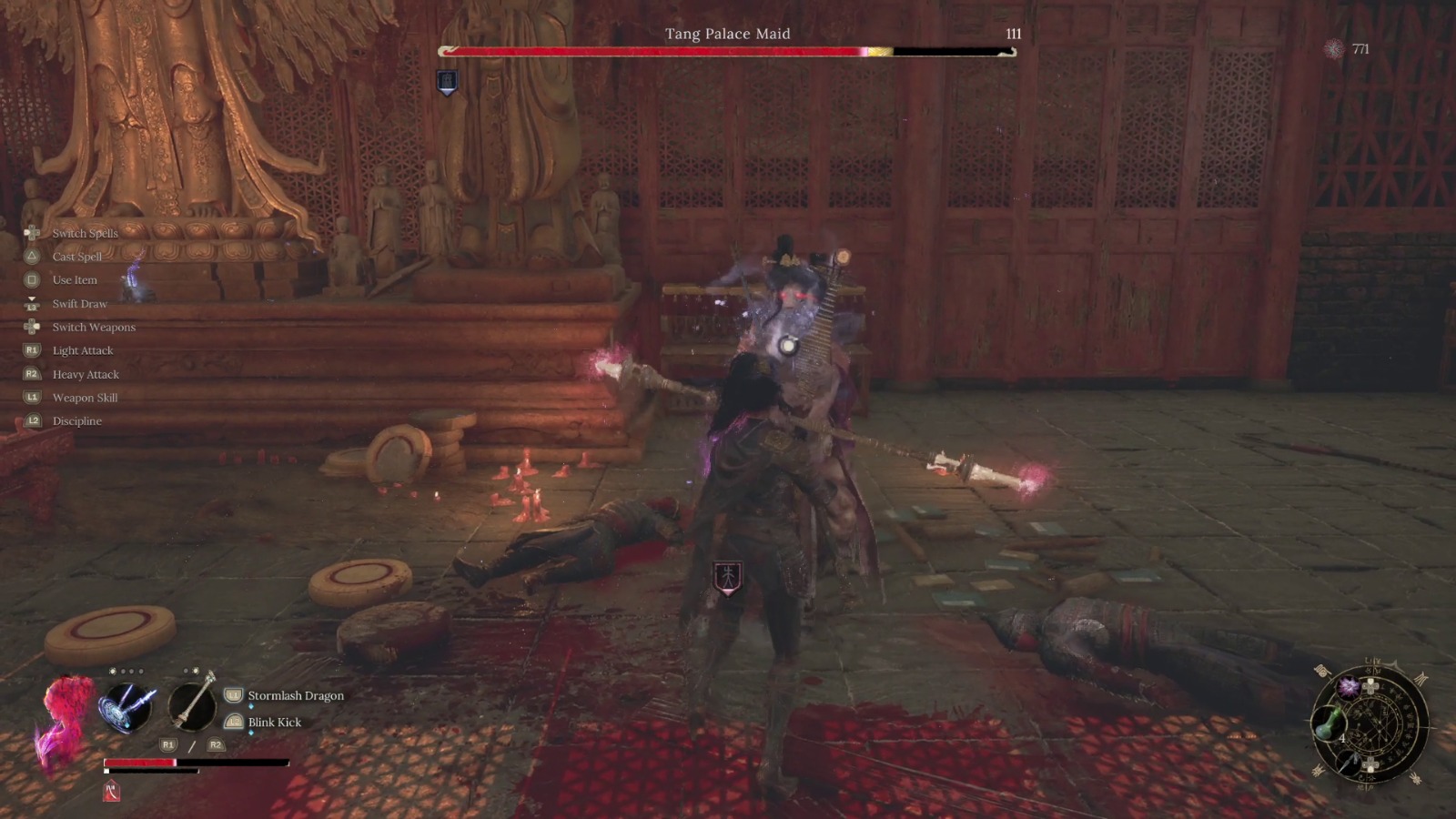Click the Blink Kick label
1456x819 pixels.
click(274, 722)
